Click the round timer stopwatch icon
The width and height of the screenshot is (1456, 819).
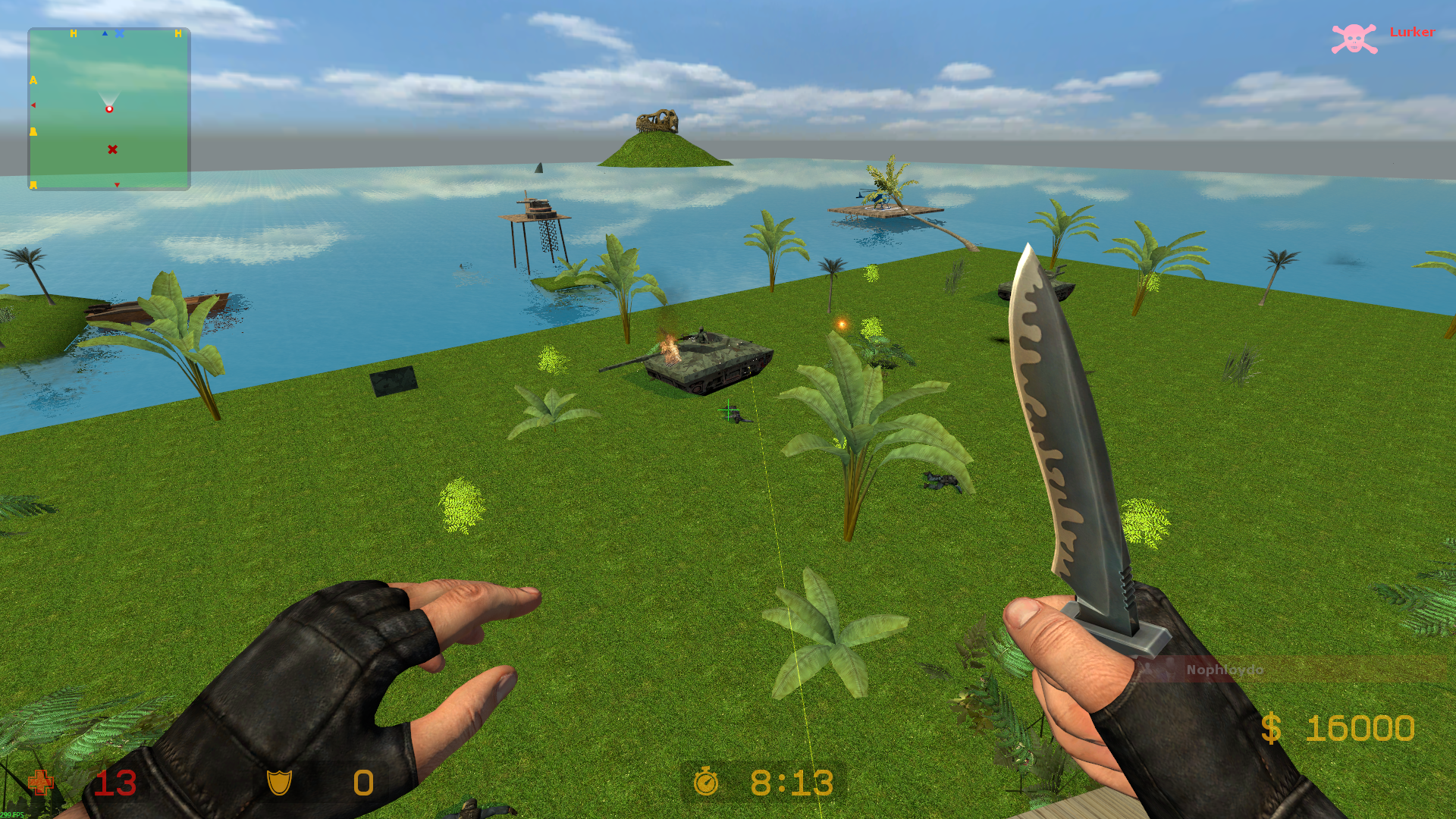coord(706,781)
